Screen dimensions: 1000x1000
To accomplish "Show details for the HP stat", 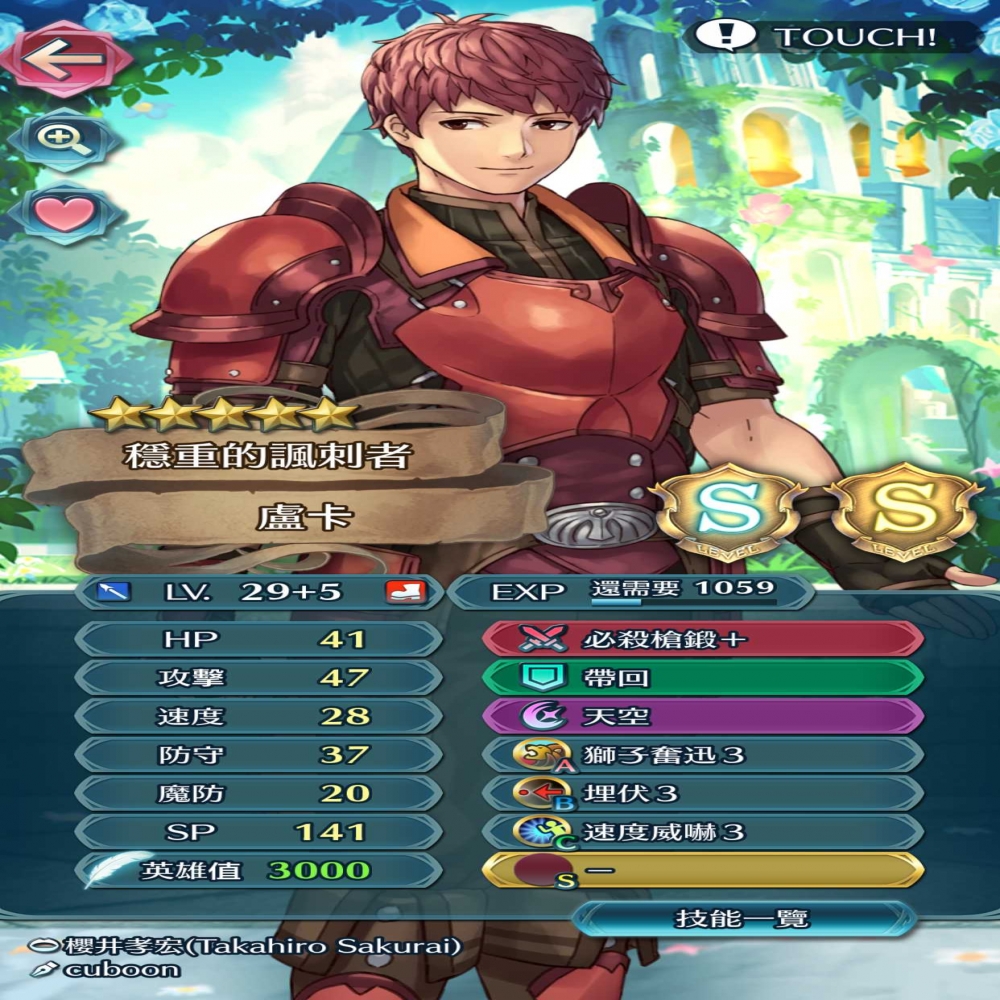I will pos(258,639).
